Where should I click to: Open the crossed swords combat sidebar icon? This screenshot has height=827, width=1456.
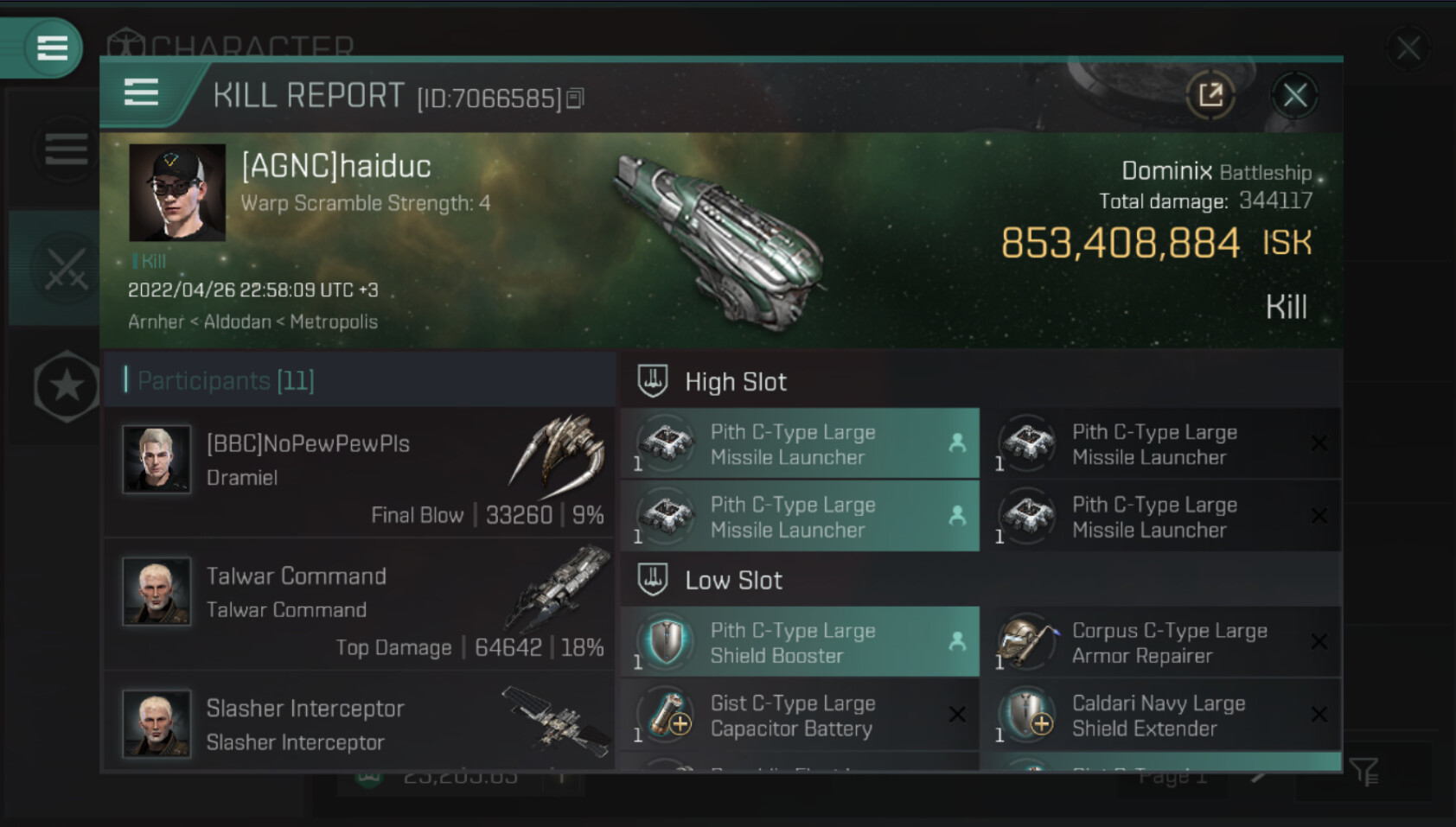66,268
